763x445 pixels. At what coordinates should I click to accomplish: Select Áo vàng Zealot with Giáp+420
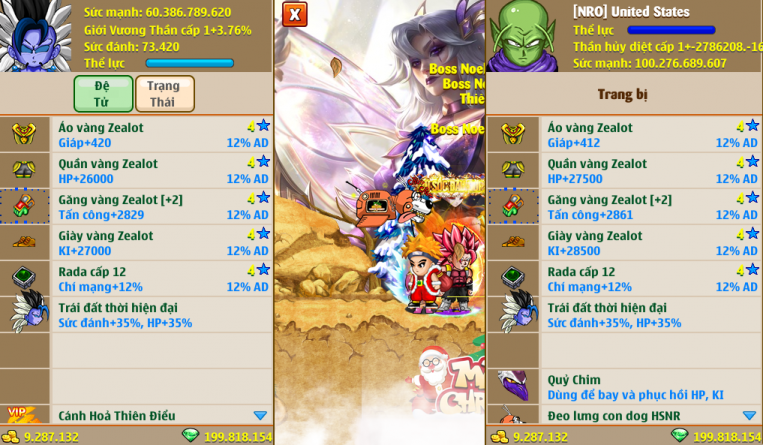tap(160, 135)
